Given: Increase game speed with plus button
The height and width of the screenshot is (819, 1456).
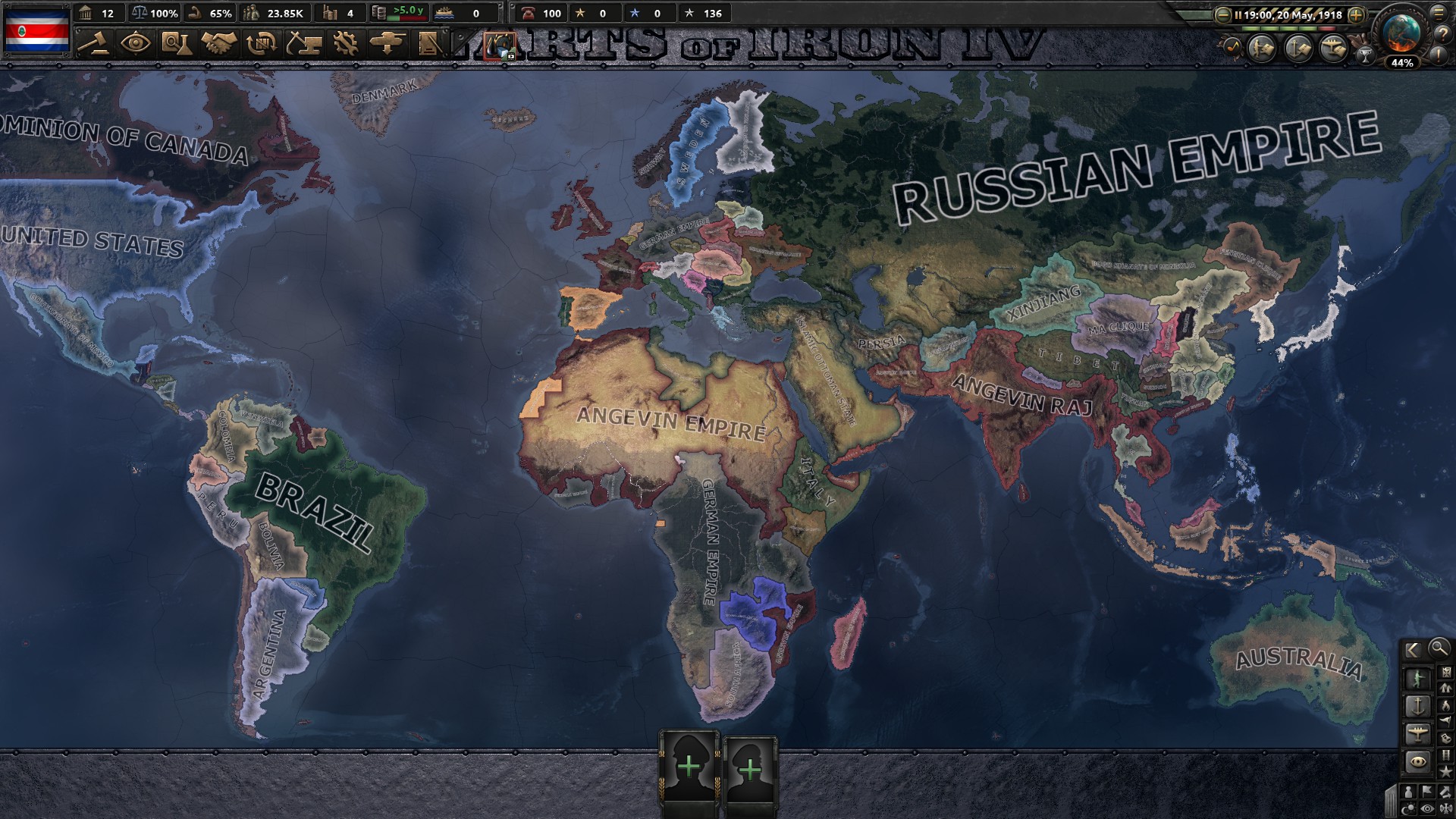Looking at the screenshot, I should (1356, 15).
